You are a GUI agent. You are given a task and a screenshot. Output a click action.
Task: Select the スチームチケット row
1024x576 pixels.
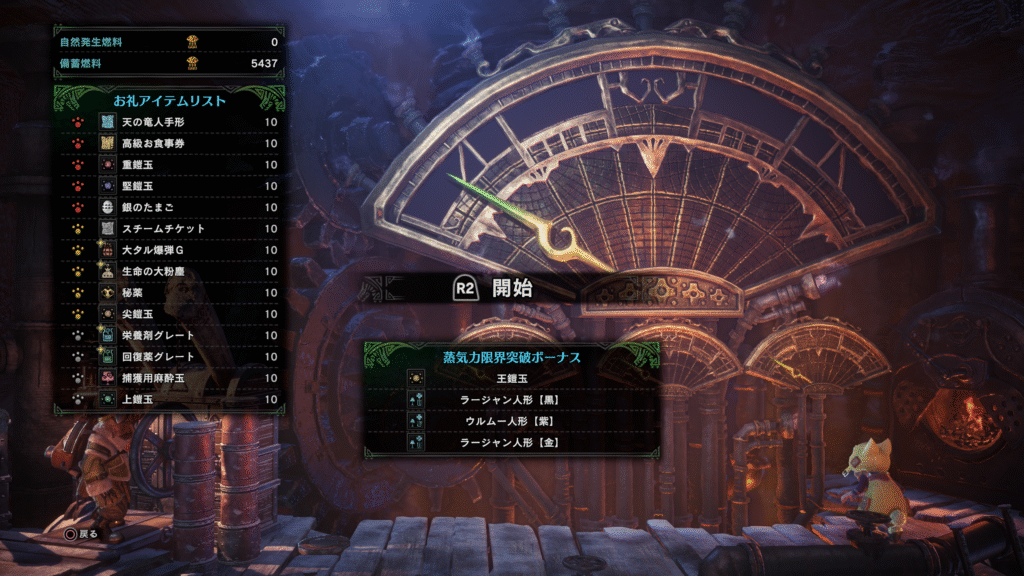(x=168, y=229)
